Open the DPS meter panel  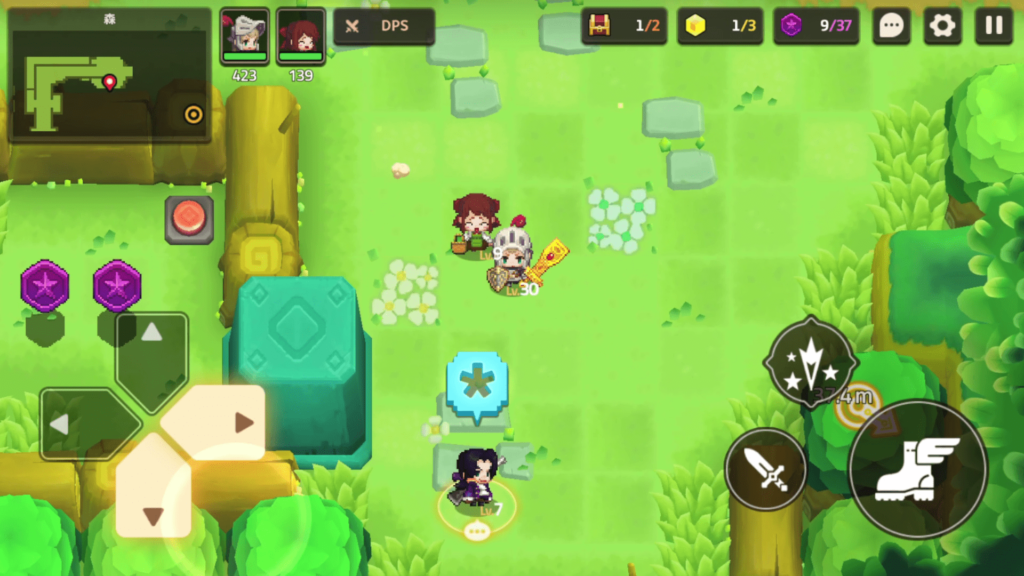tap(384, 26)
